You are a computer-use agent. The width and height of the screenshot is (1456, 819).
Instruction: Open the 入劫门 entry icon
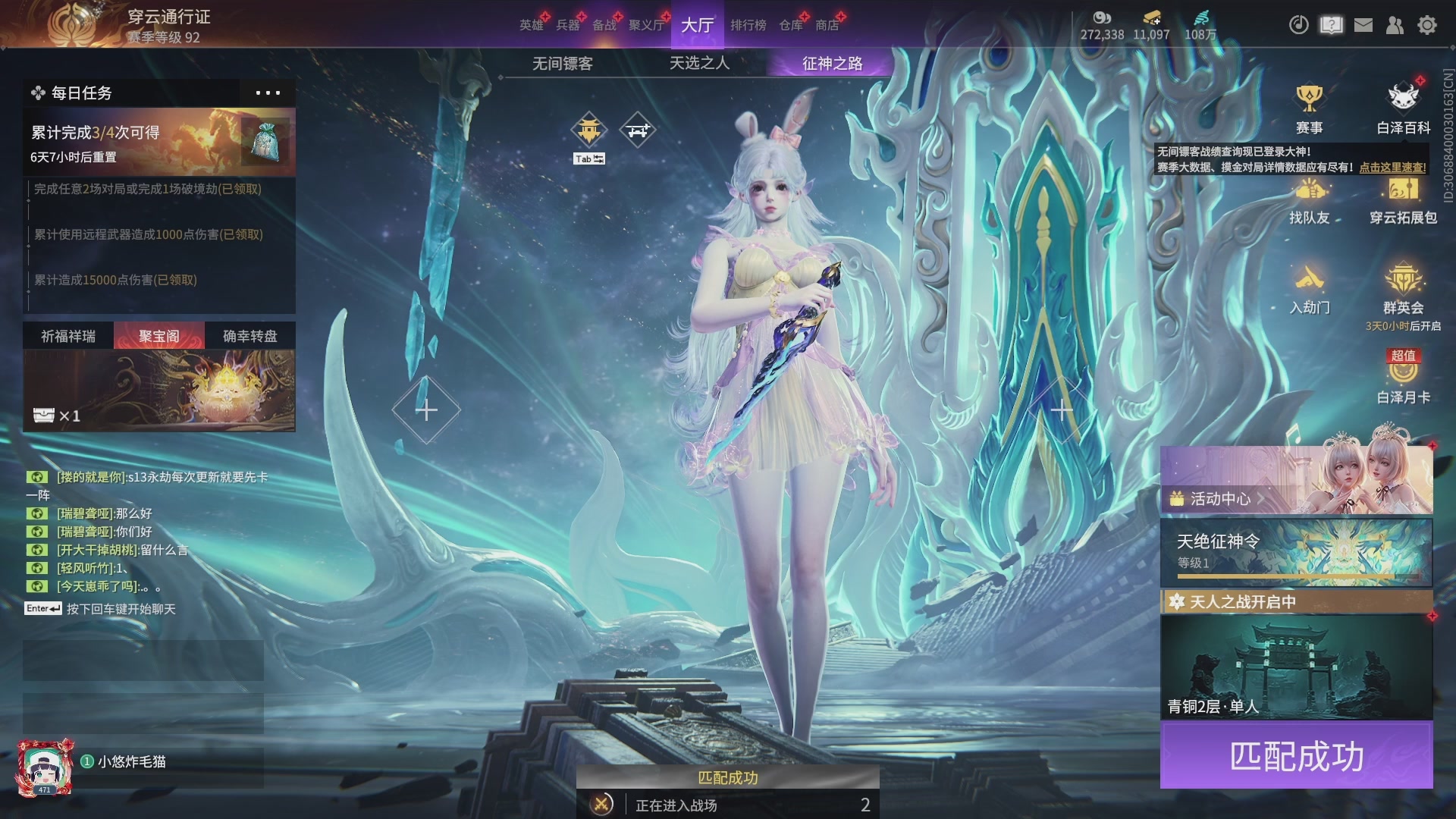tap(1310, 289)
